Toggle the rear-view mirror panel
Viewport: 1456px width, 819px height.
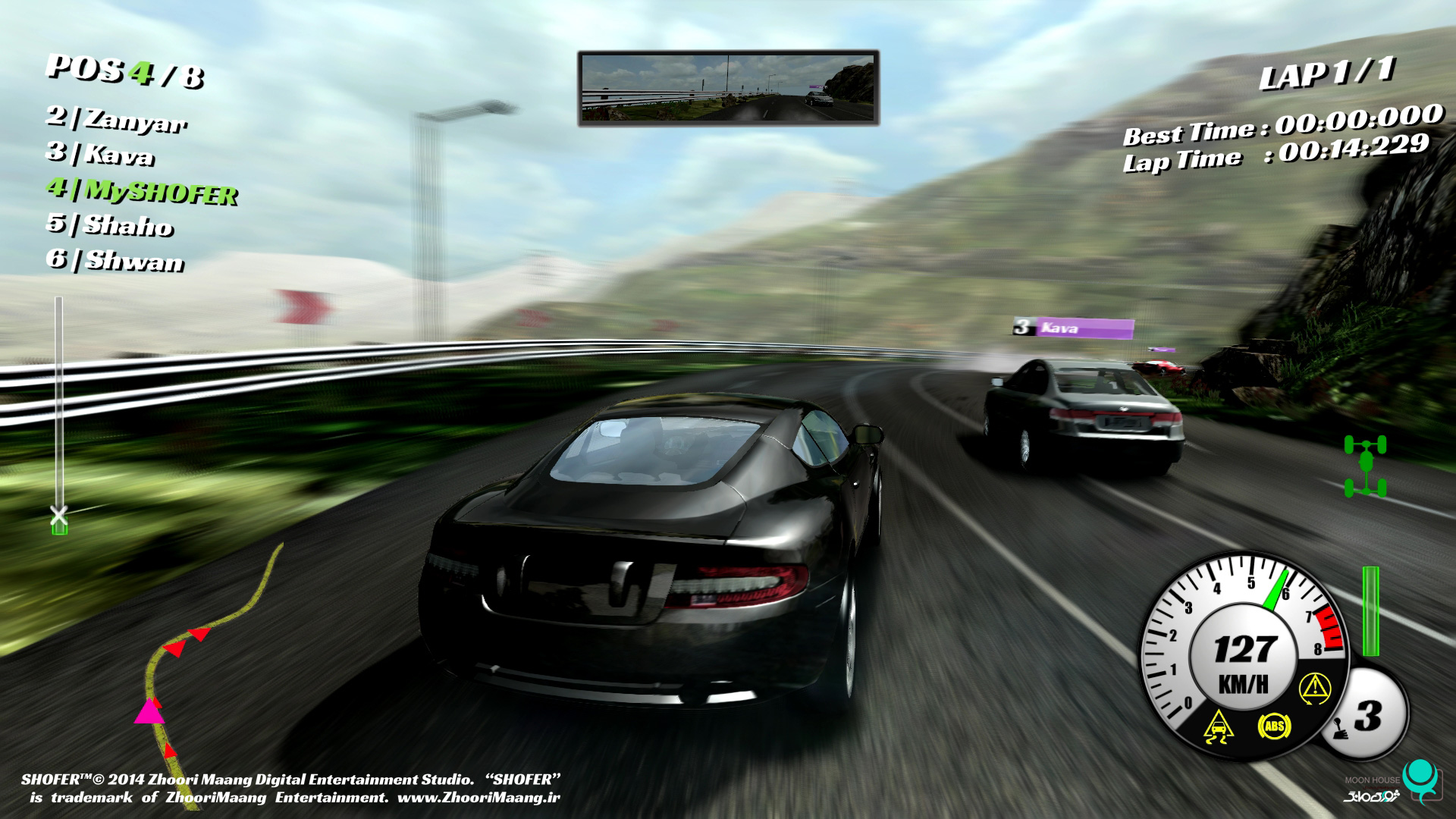(728, 87)
